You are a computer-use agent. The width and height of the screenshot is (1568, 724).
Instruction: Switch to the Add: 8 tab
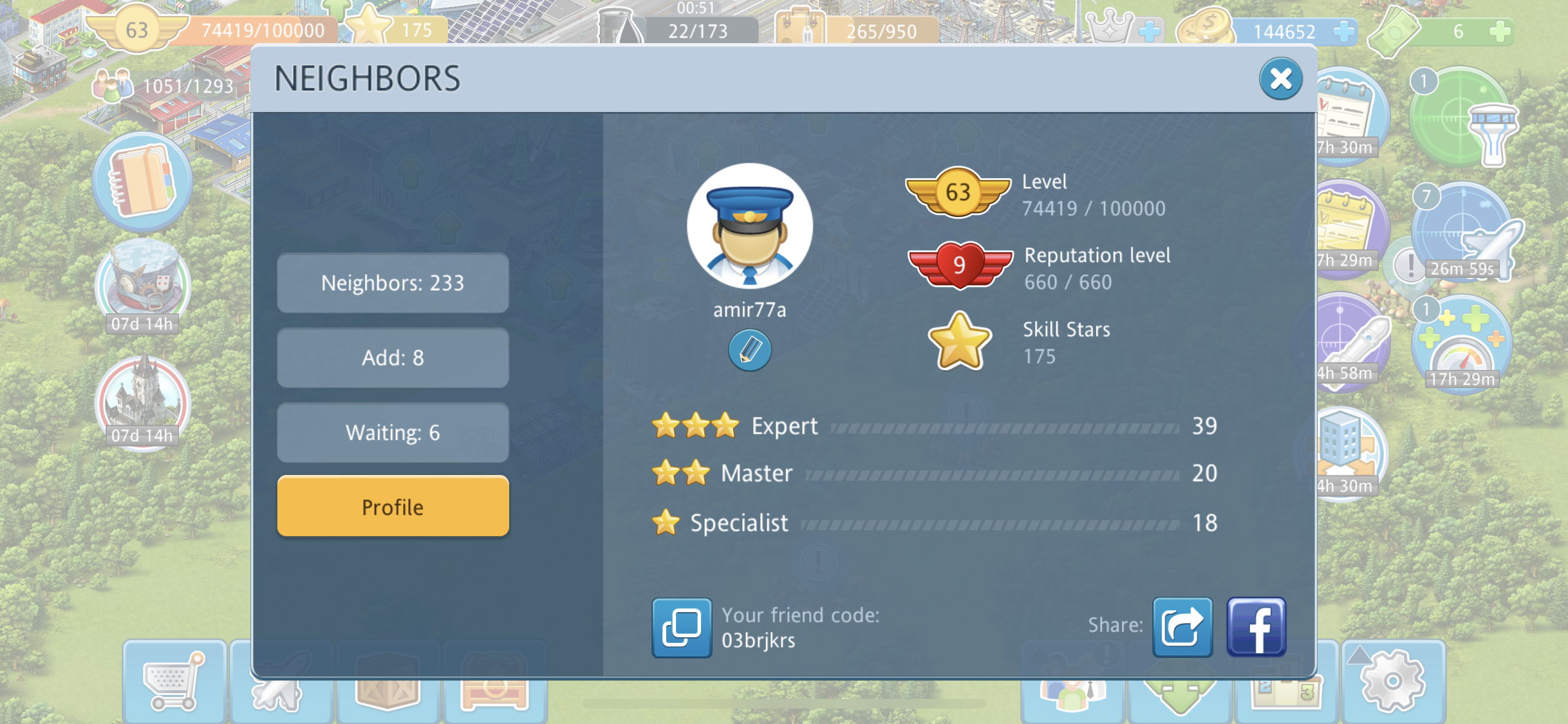coord(393,358)
